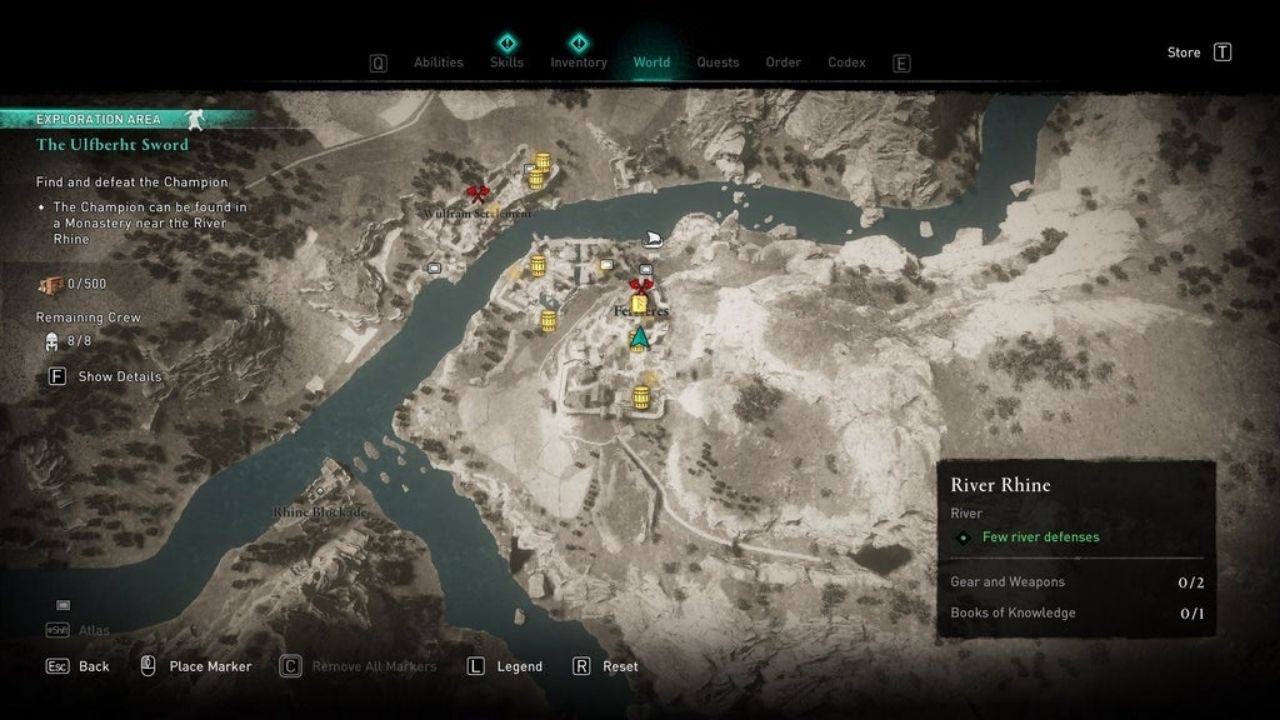
Task: Switch to the Order tab
Action: click(783, 62)
